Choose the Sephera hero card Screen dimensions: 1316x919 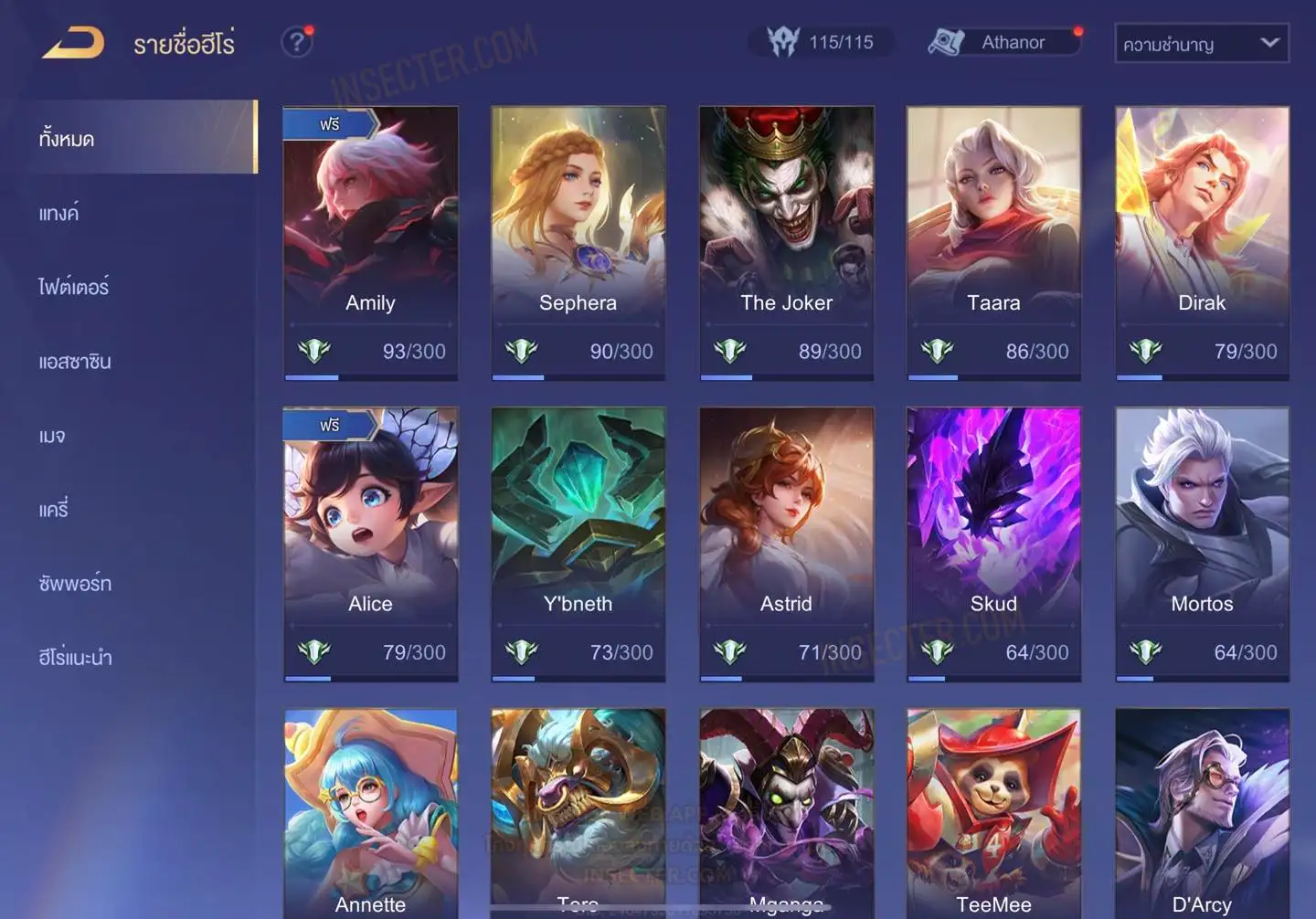578,242
